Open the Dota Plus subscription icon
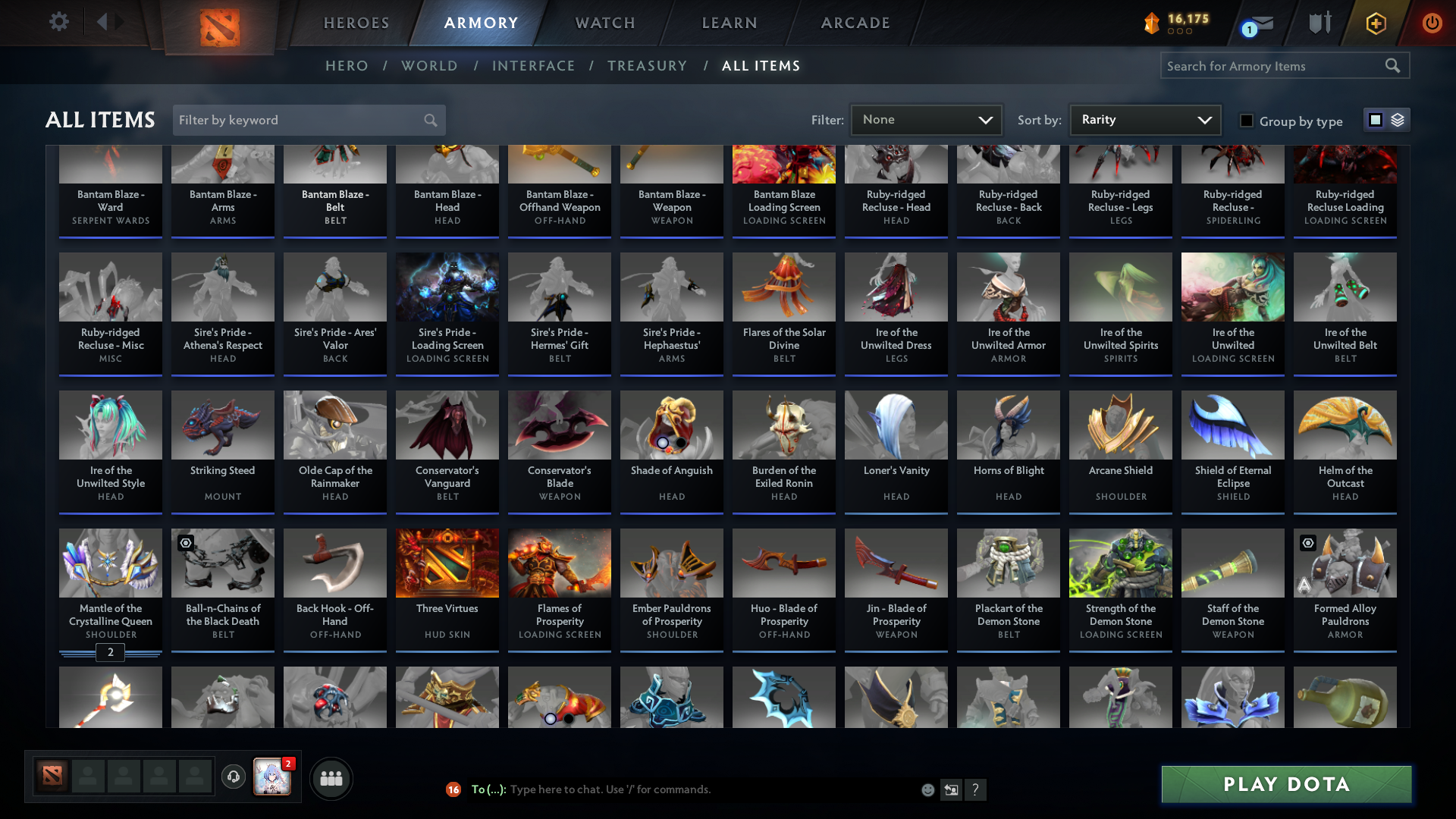The image size is (1456, 819). (x=1375, y=23)
